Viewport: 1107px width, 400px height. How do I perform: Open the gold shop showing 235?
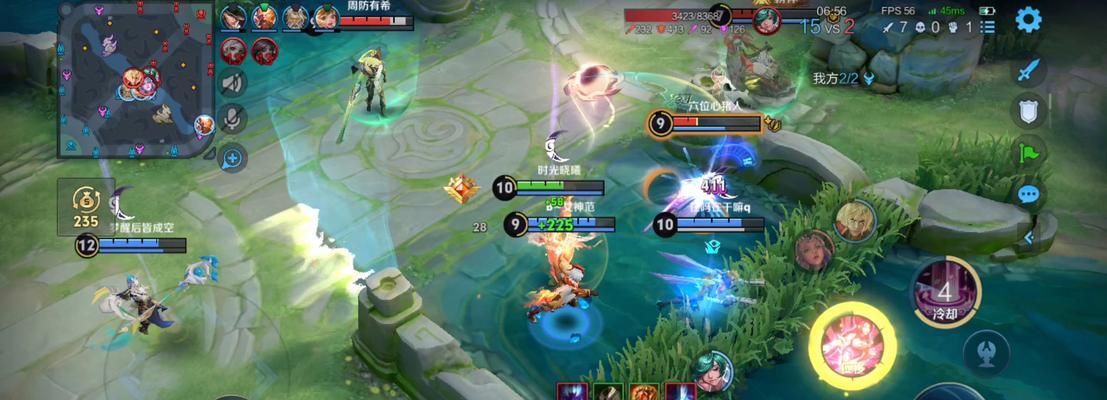click(x=86, y=207)
